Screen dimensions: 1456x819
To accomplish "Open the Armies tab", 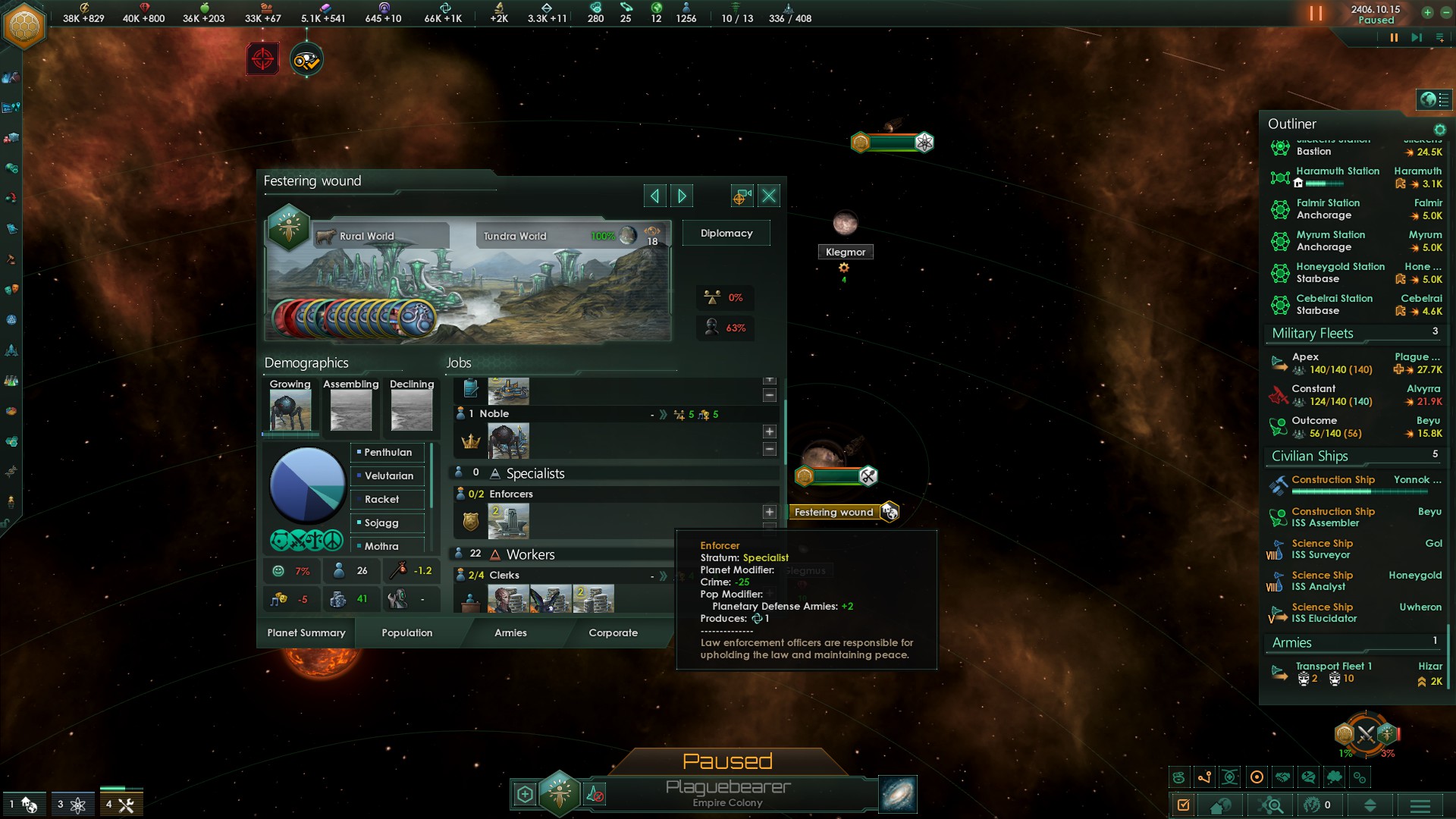I will point(510,632).
